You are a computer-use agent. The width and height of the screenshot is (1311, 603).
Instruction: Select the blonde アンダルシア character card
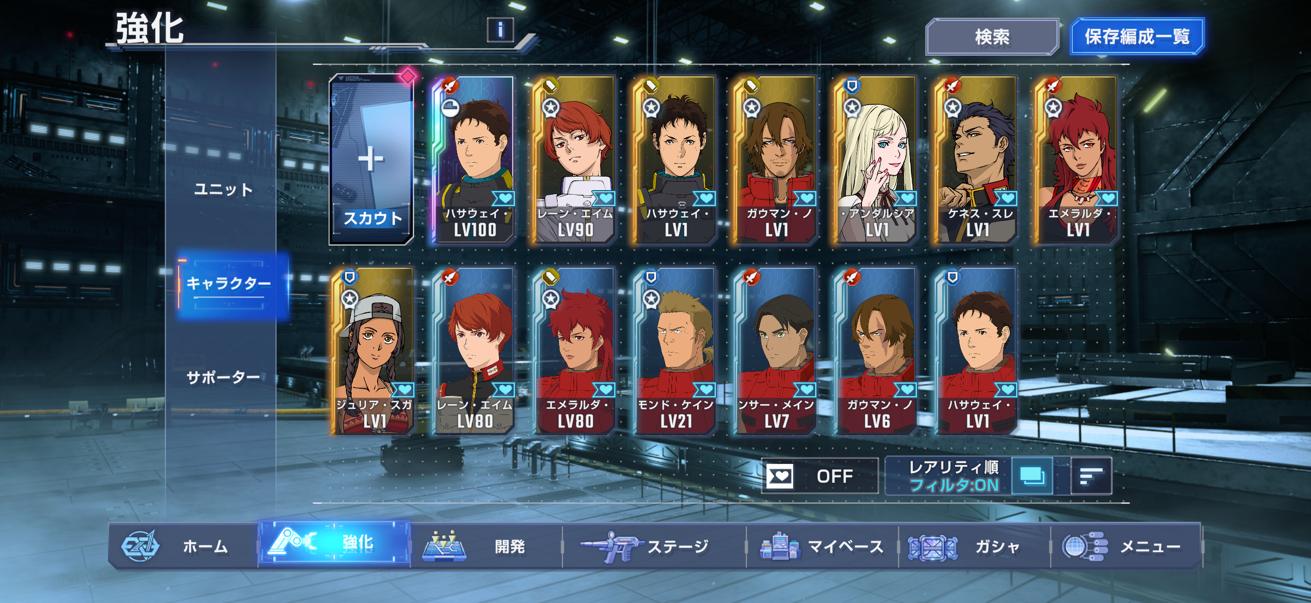pyautogui.click(x=875, y=160)
